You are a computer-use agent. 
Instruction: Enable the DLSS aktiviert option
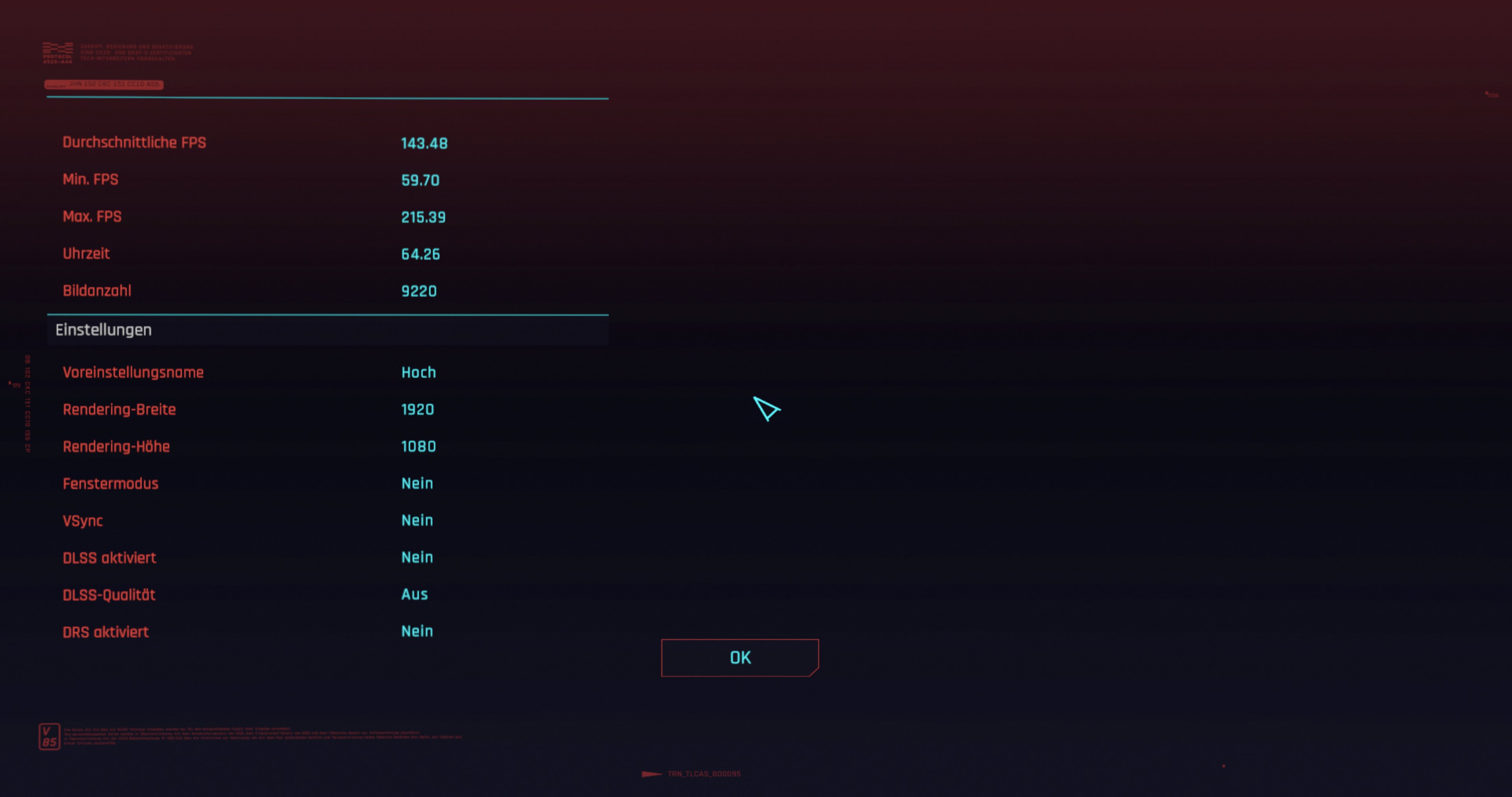pyautogui.click(x=417, y=558)
